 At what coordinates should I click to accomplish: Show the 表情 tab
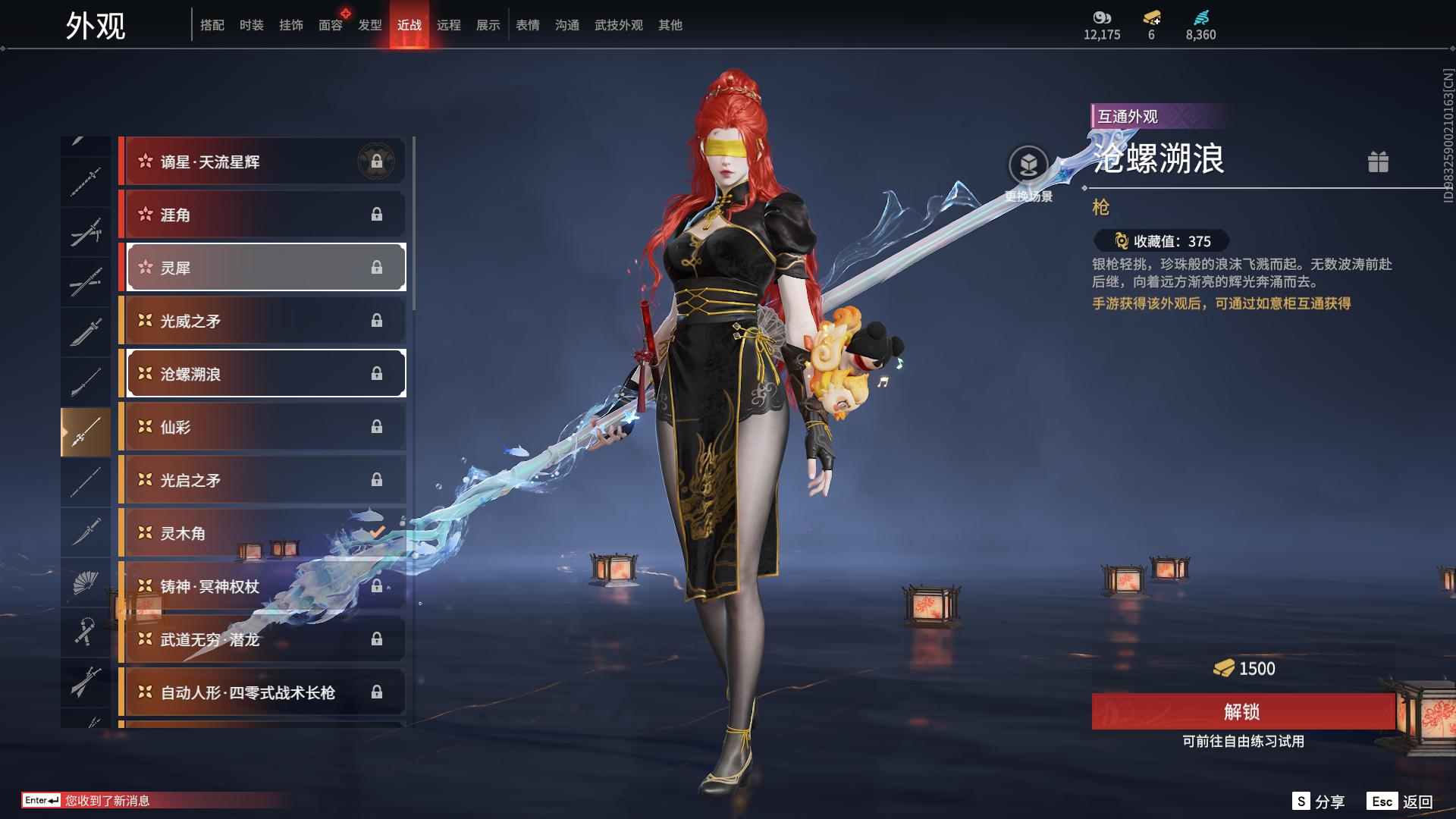(x=527, y=25)
